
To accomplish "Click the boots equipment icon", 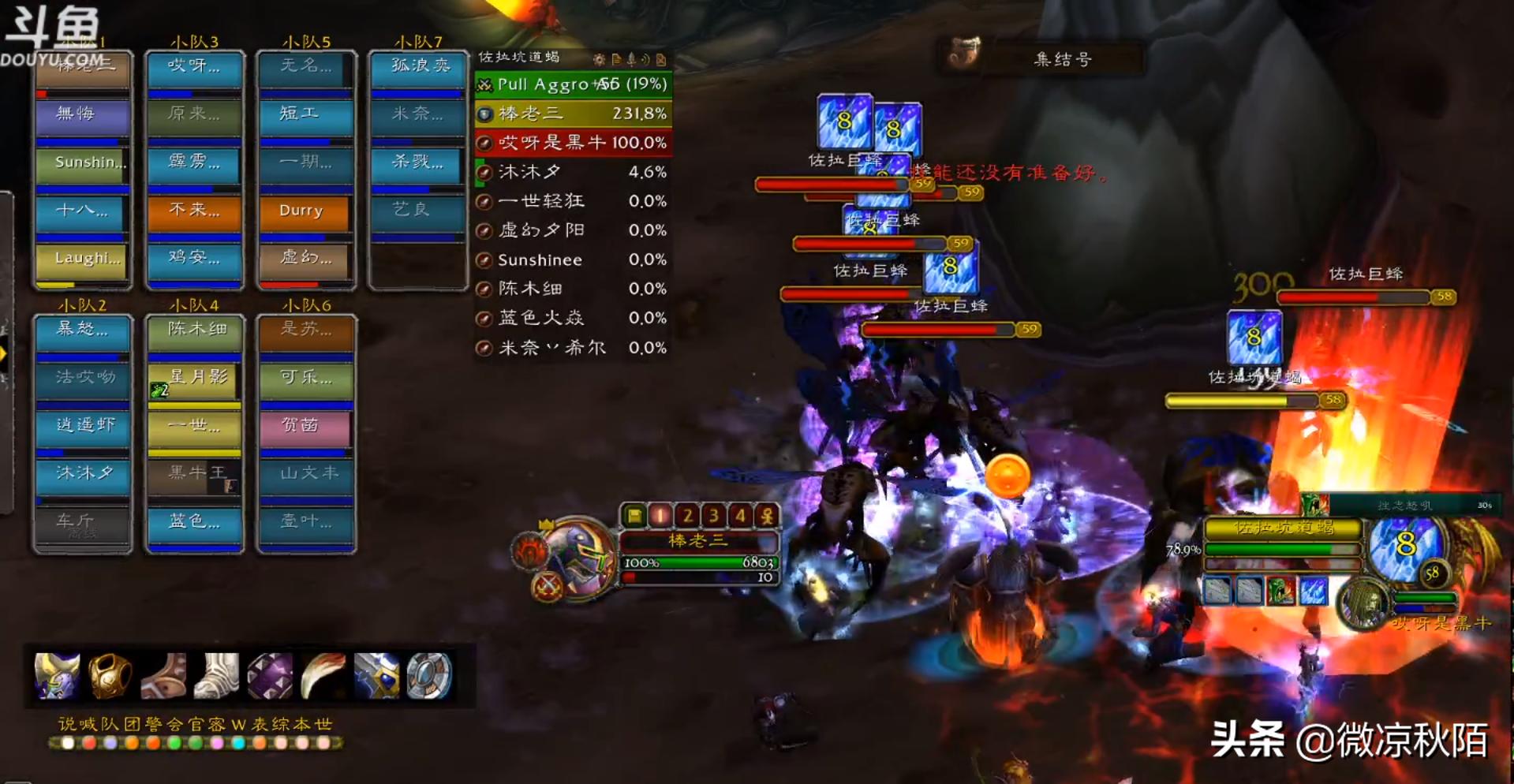I will point(215,675).
